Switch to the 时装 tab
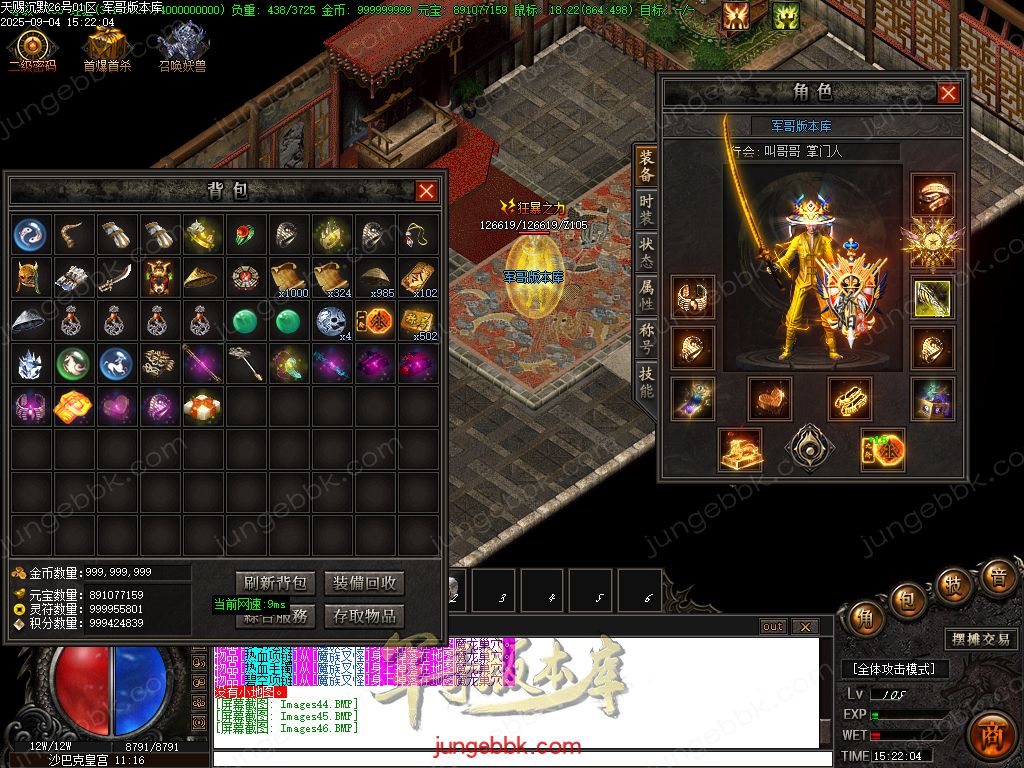Viewport: 1024px width, 768px height. (x=647, y=208)
